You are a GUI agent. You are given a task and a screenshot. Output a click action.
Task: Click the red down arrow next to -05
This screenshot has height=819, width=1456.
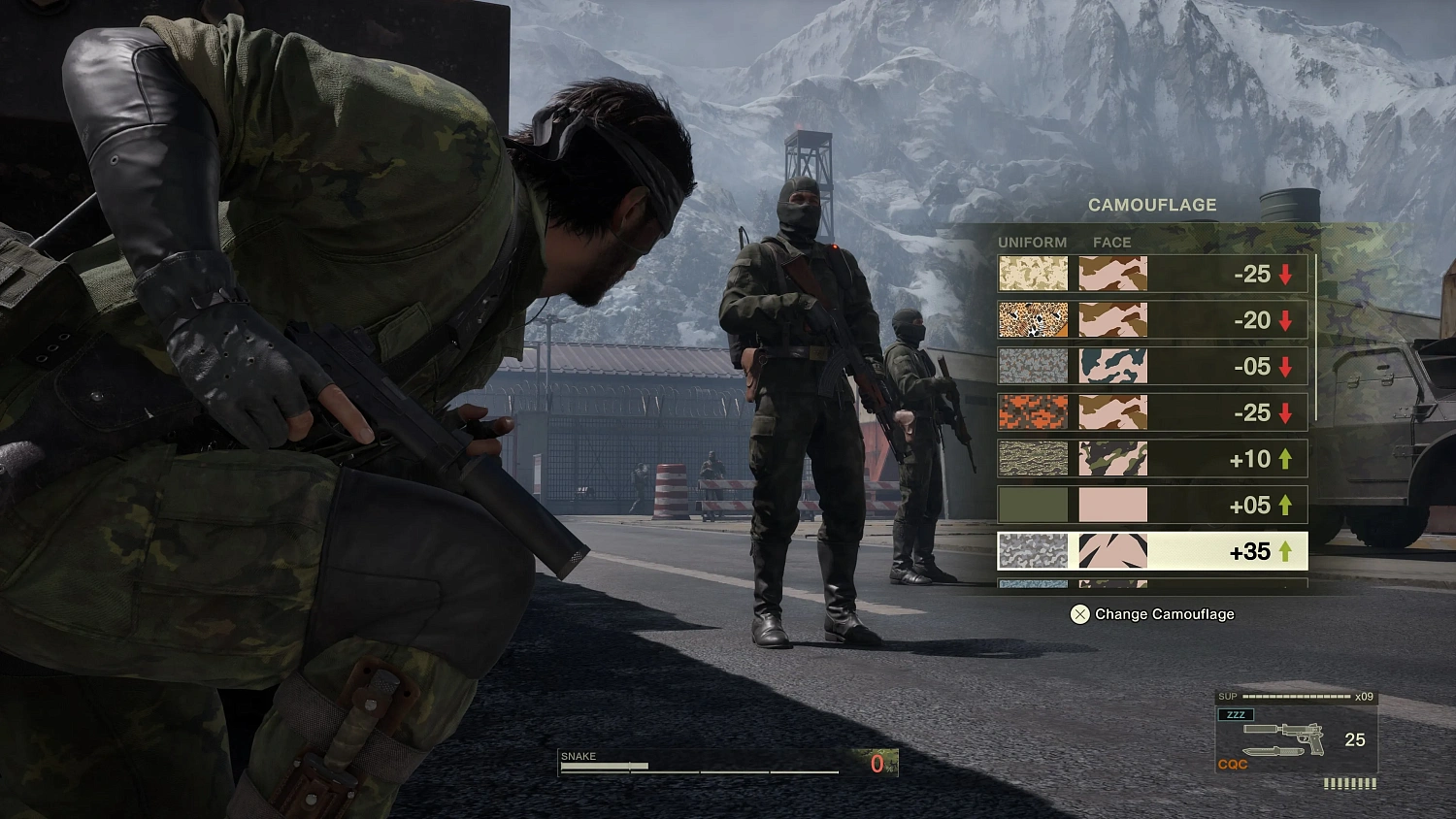[1286, 366]
